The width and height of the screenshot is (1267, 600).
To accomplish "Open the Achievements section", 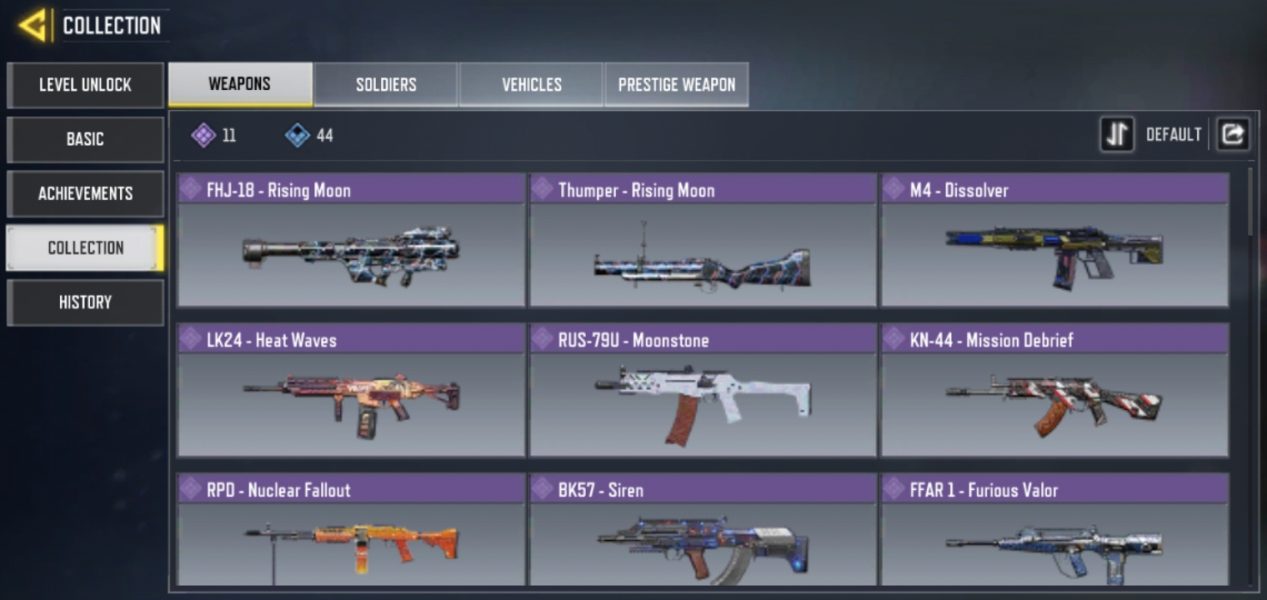I will click(x=85, y=193).
